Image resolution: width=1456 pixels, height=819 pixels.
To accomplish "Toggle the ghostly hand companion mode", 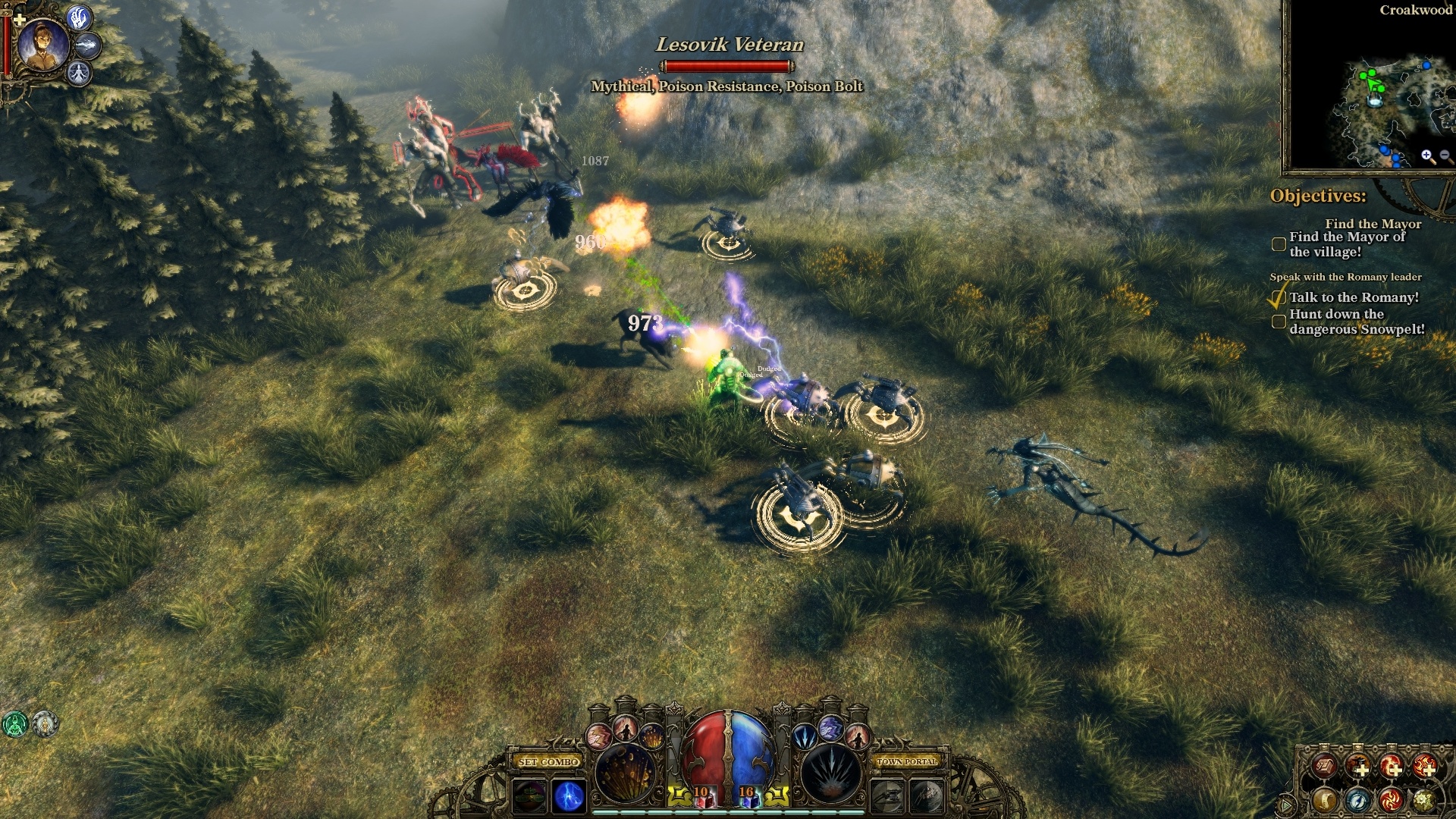I will (x=80, y=17).
